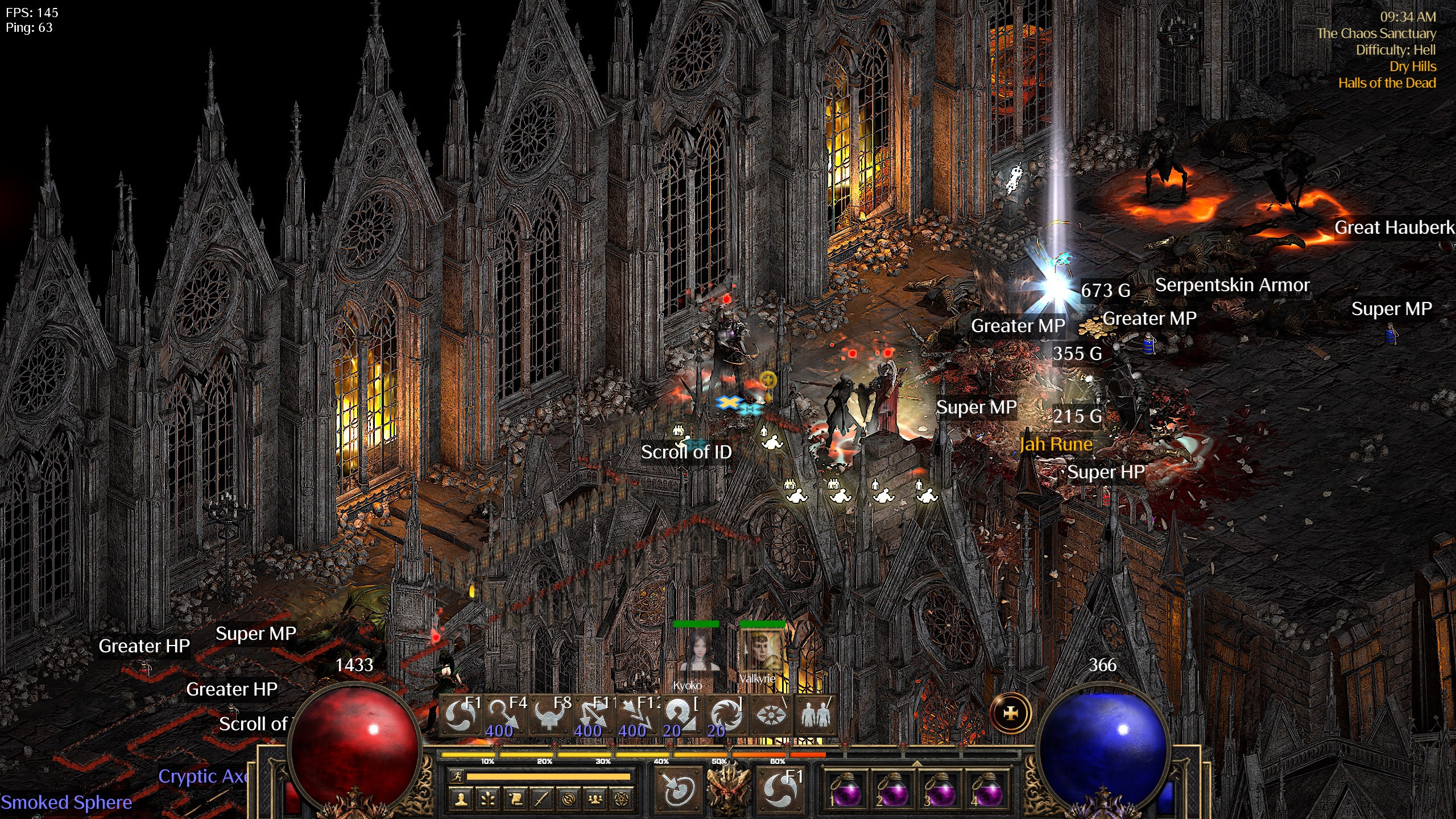Select the Serpentskin Armor drop label
1456x819 pixels.
1232,285
